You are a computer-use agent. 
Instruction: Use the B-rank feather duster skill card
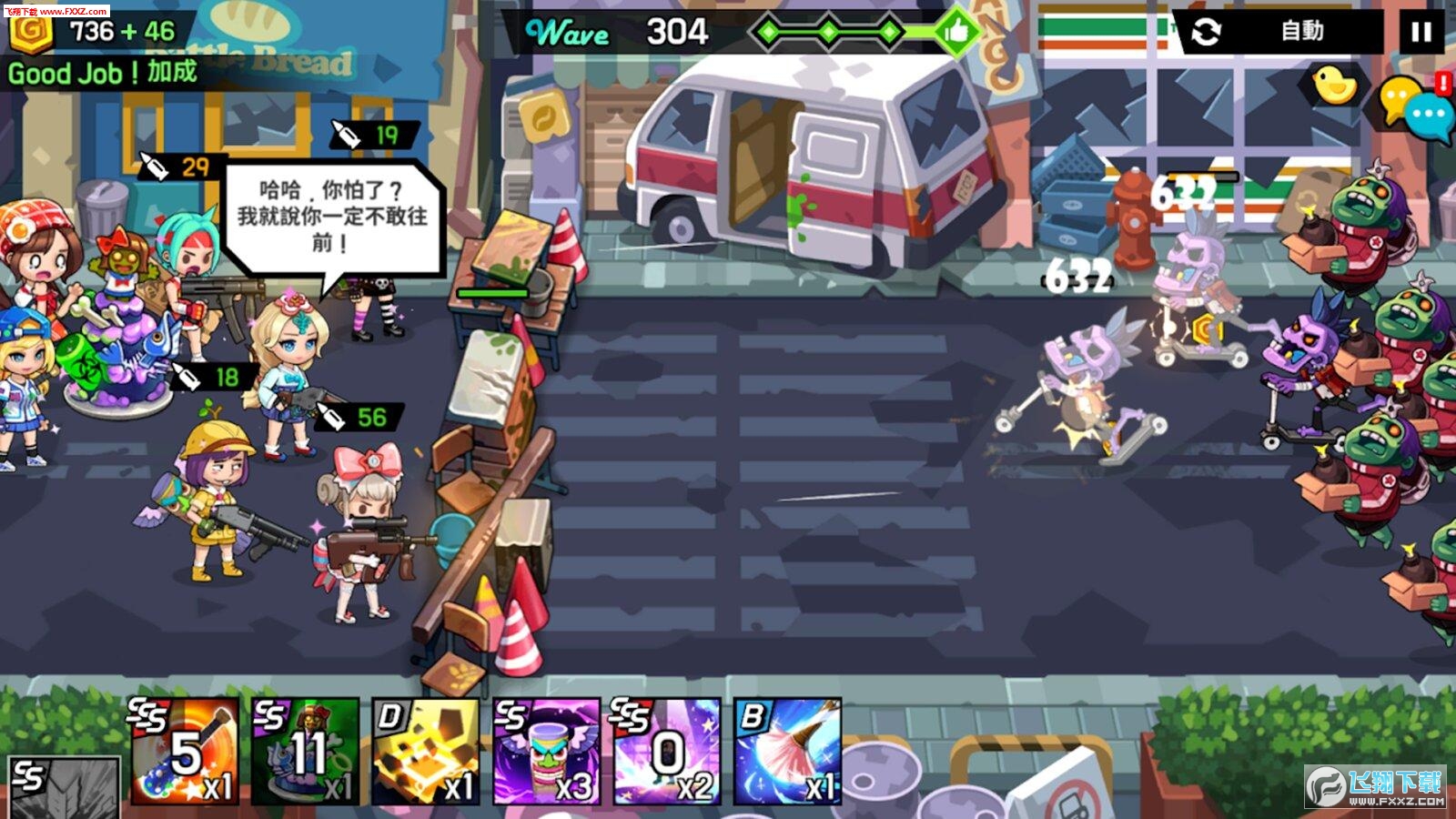(788, 752)
